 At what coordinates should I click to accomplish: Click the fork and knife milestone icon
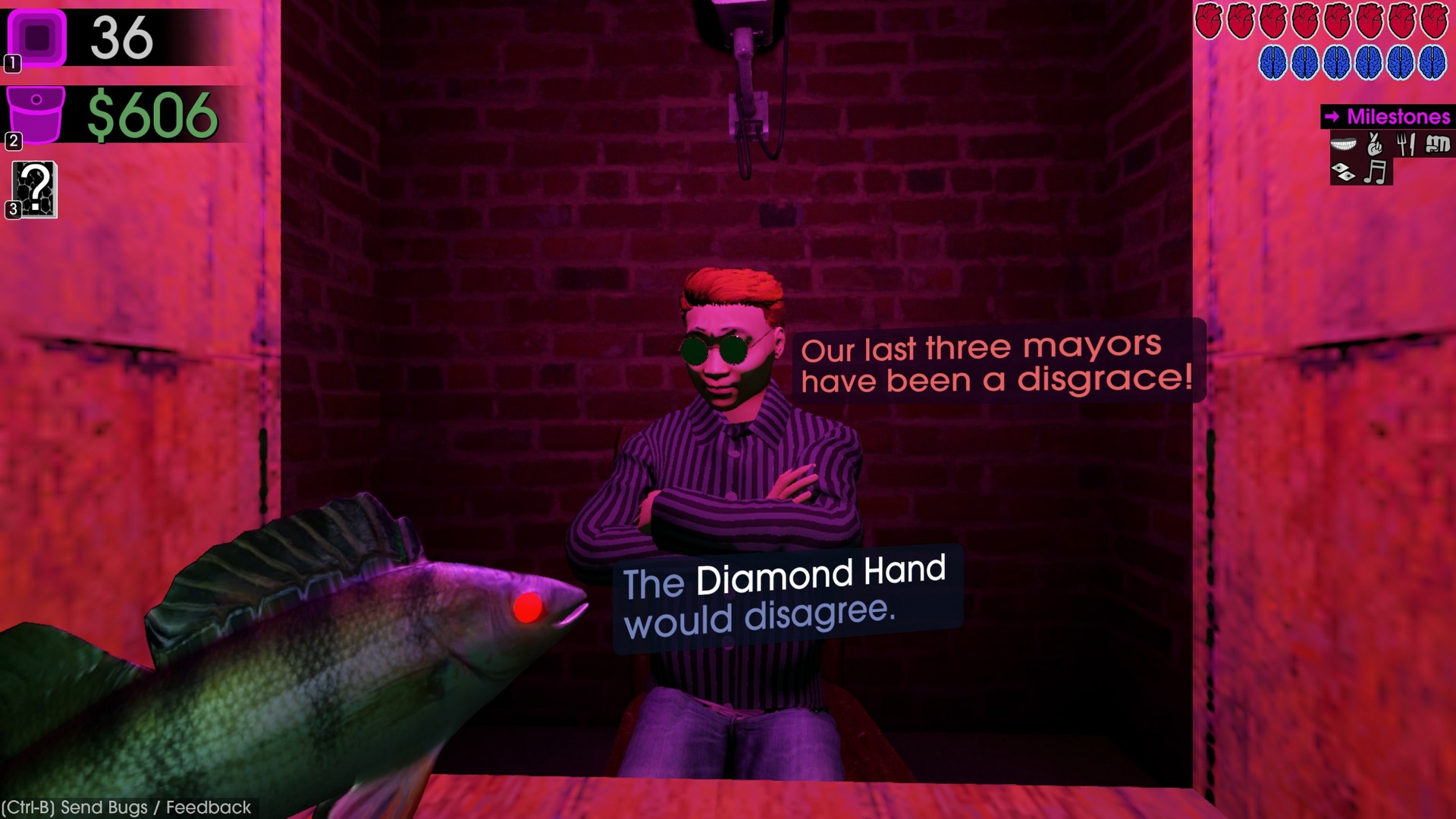[x=1405, y=144]
